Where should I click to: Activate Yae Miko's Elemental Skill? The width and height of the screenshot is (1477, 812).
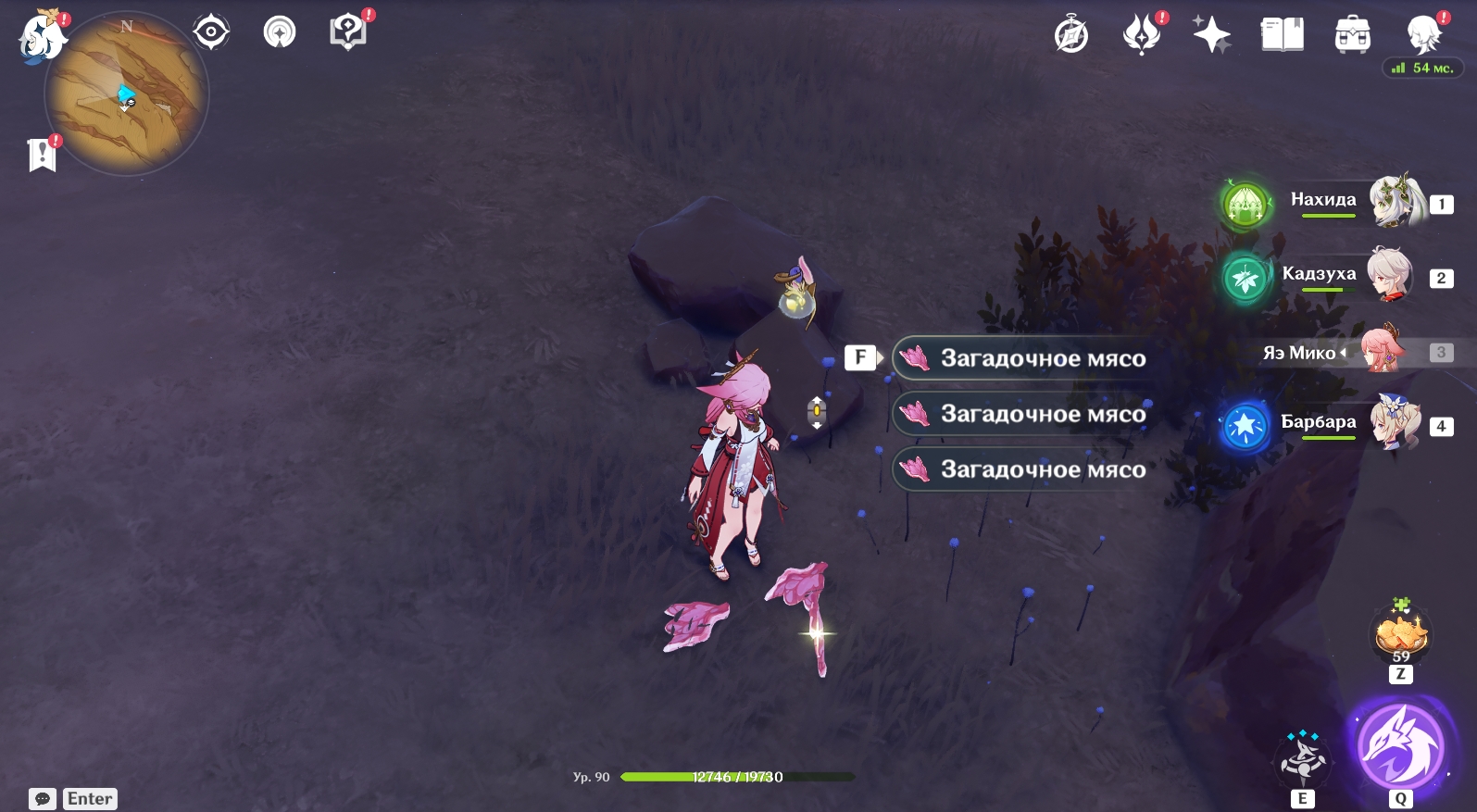pyautogui.click(x=1303, y=758)
